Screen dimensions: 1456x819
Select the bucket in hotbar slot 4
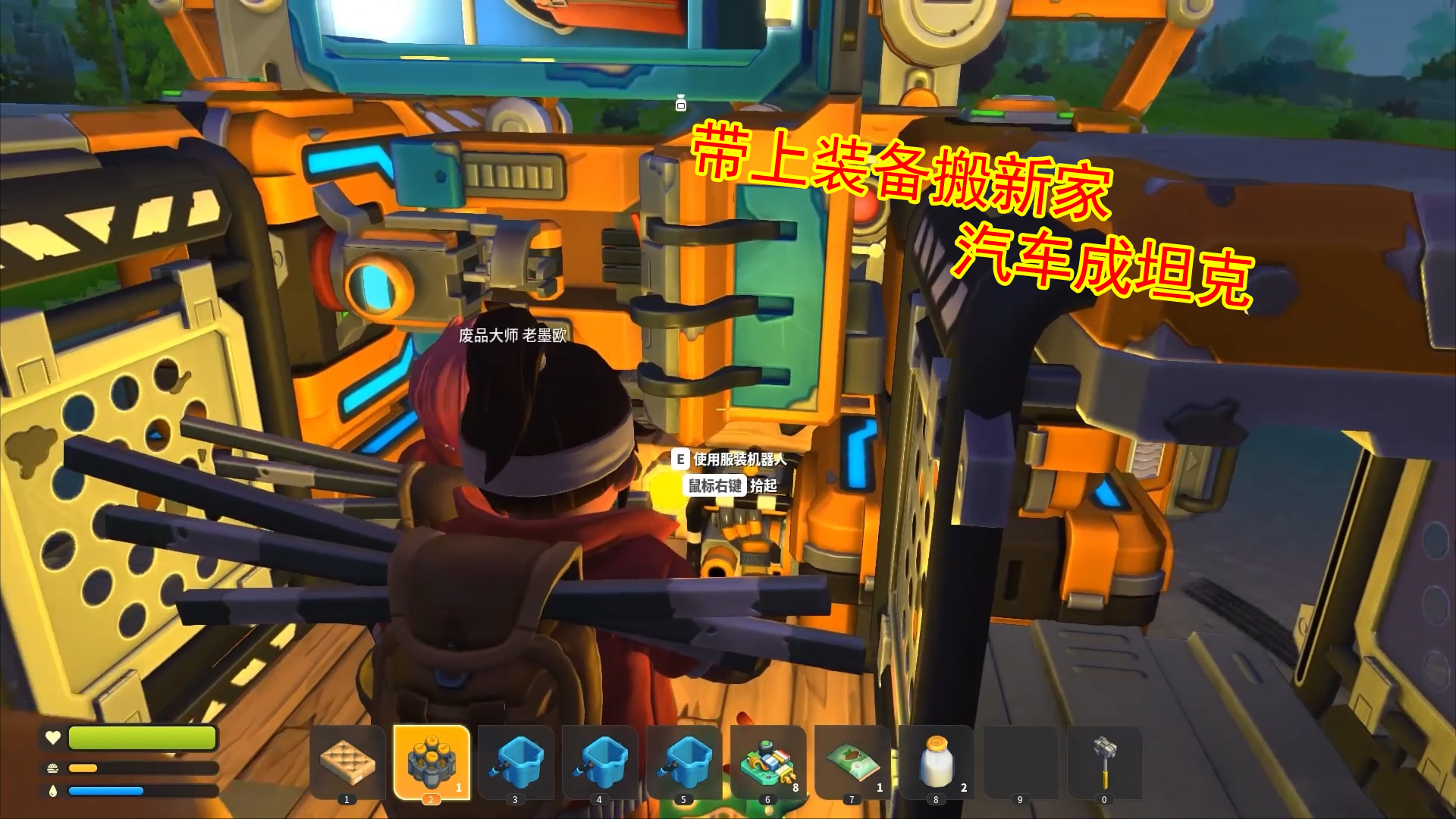599,762
